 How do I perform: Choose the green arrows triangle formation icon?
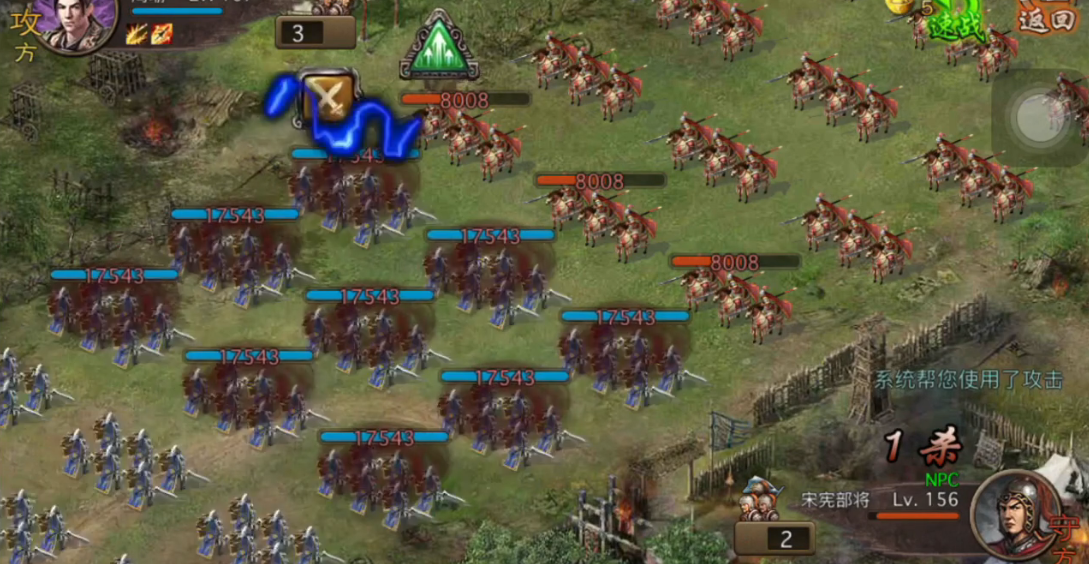click(438, 46)
